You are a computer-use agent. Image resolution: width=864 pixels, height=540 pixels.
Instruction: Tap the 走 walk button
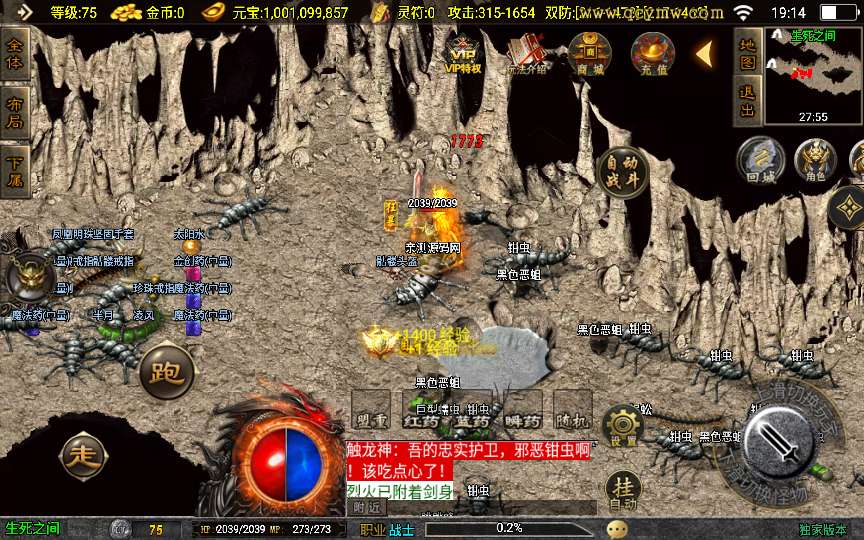point(84,457)
